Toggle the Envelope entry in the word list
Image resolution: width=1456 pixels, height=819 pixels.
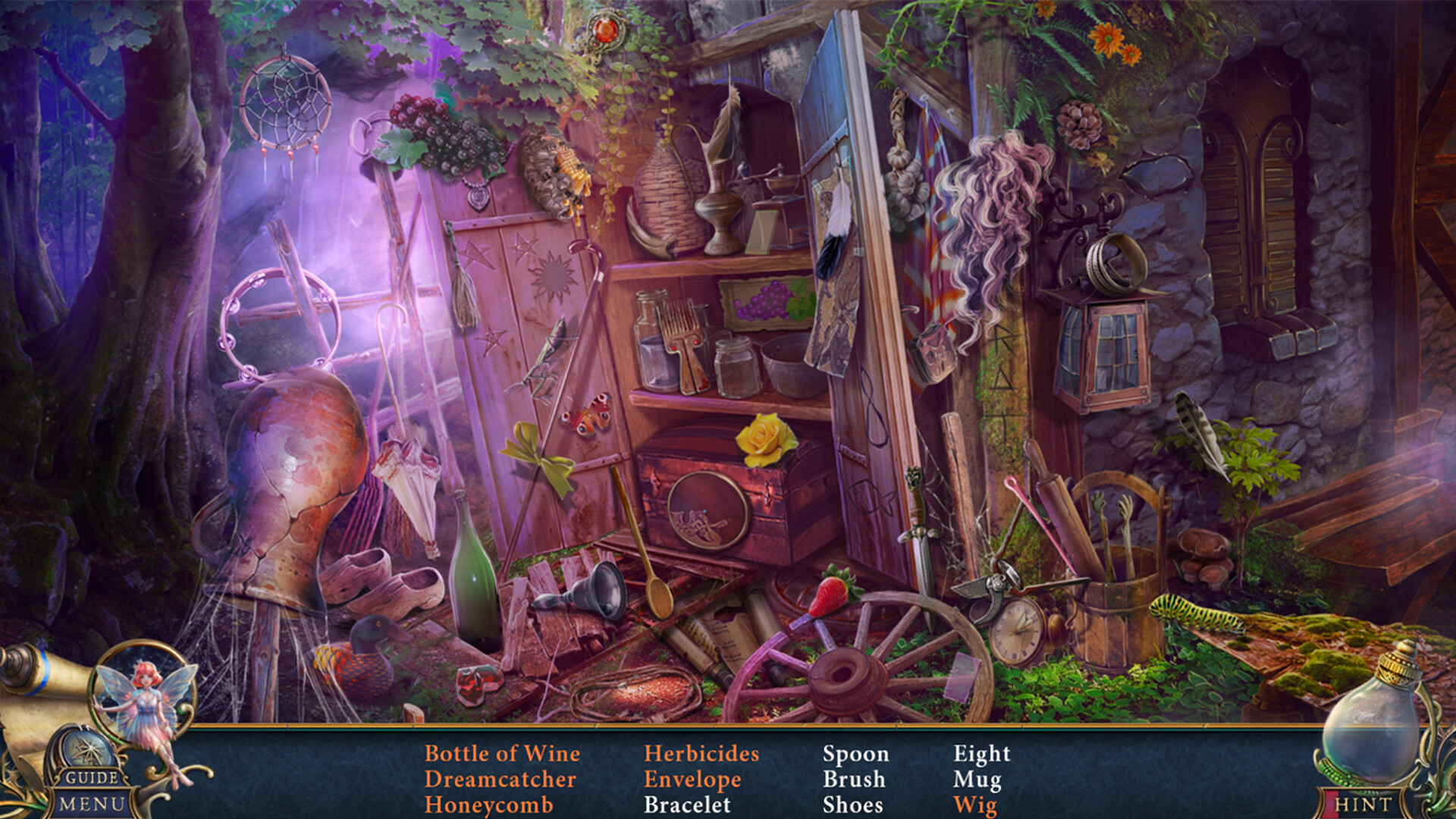[694, 780]
